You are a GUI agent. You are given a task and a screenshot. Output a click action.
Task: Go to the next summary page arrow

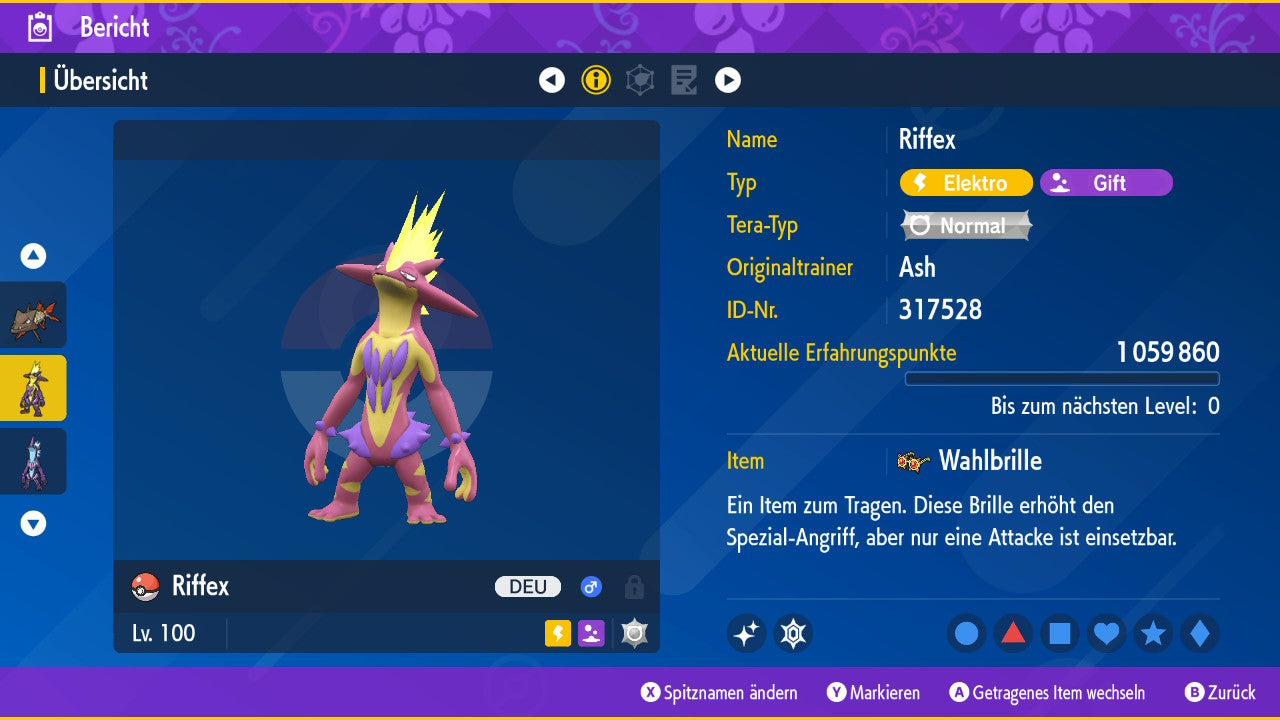tap(728, 80)
